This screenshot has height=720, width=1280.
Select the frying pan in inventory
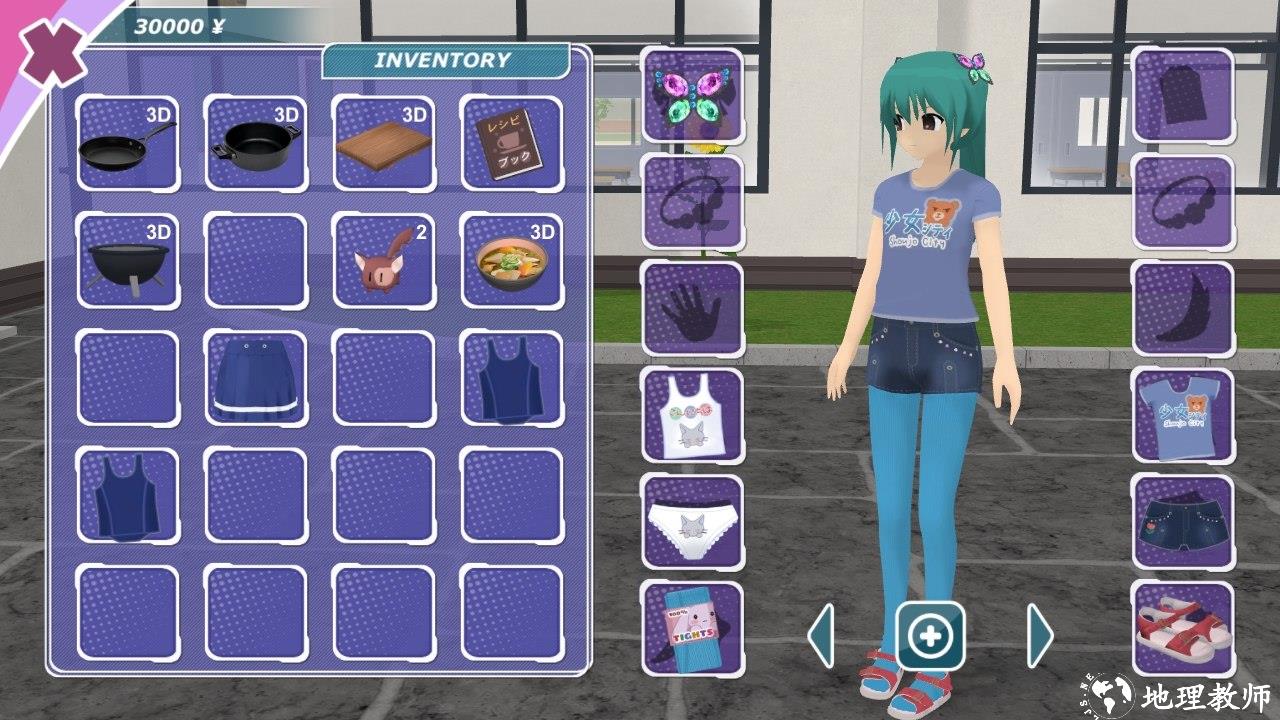128,142
